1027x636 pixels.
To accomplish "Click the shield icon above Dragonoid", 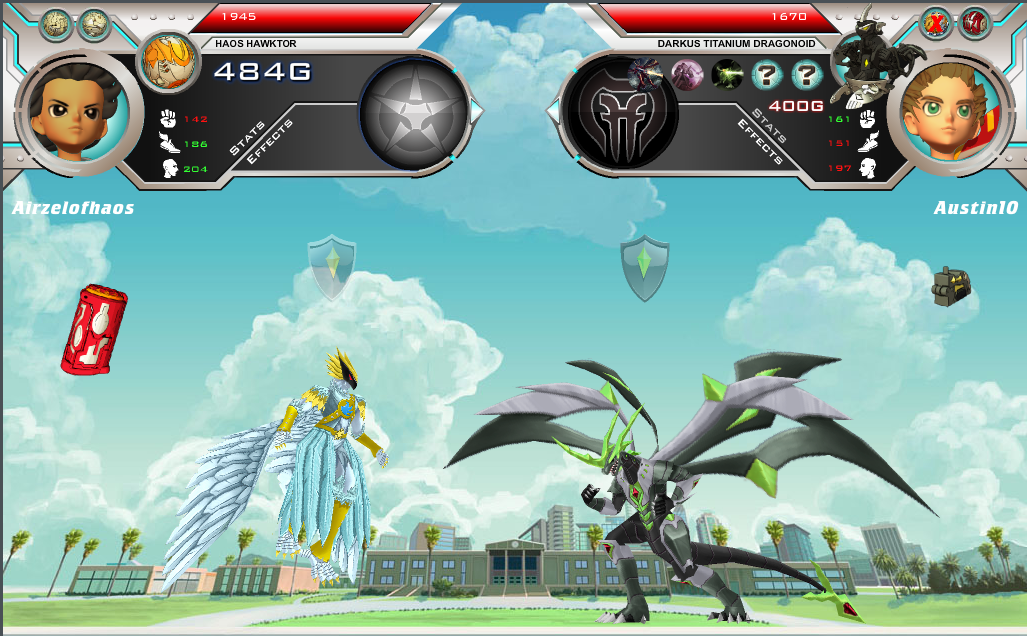I will coord(645,267).
